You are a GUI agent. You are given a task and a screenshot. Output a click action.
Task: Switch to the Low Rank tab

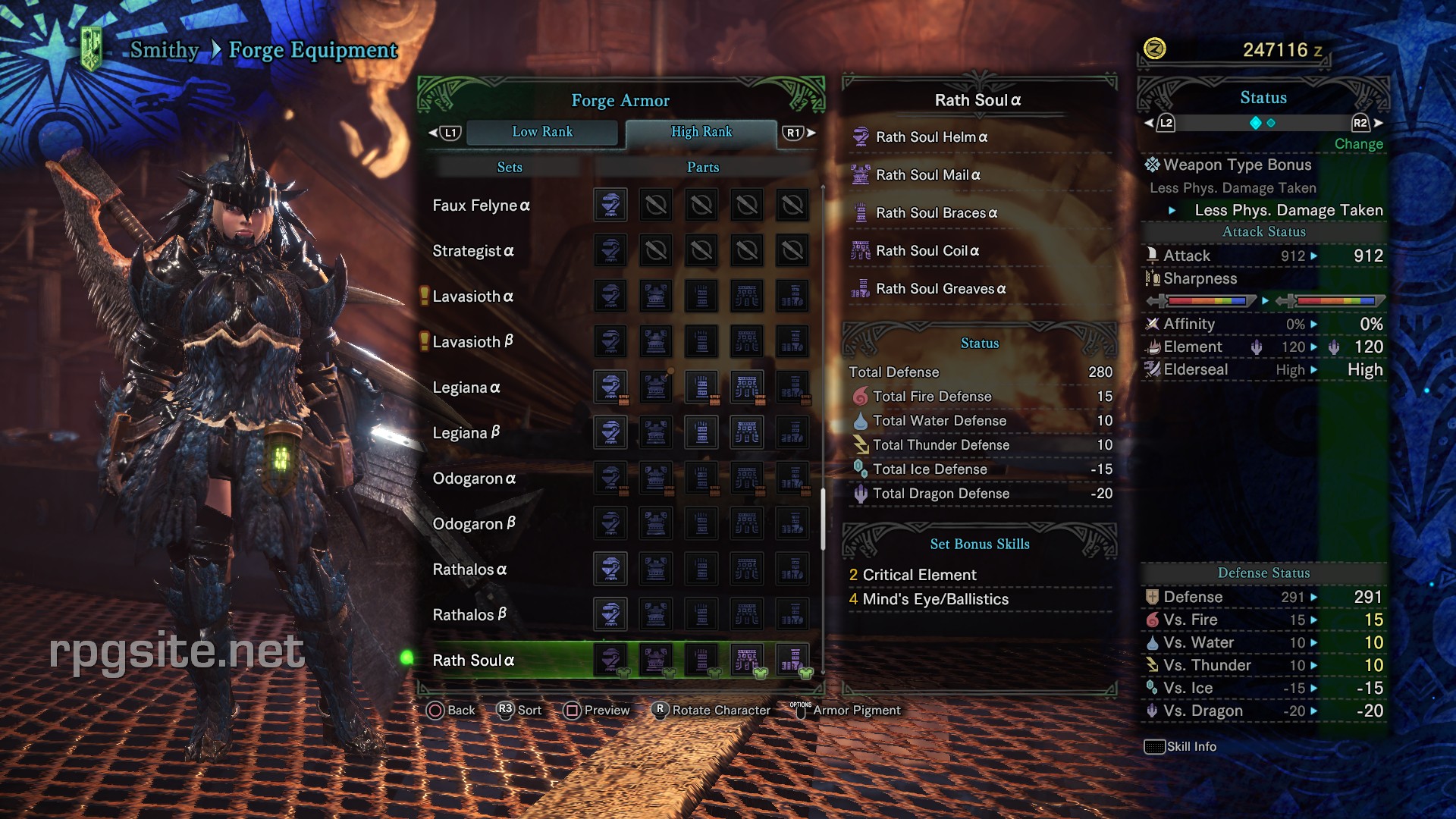(x=543, y=132)
